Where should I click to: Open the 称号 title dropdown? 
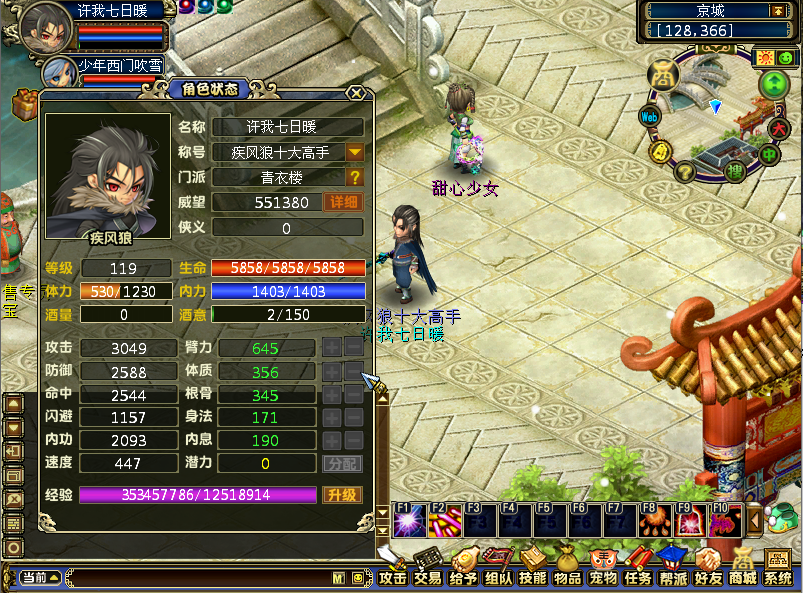pos(355,153)
